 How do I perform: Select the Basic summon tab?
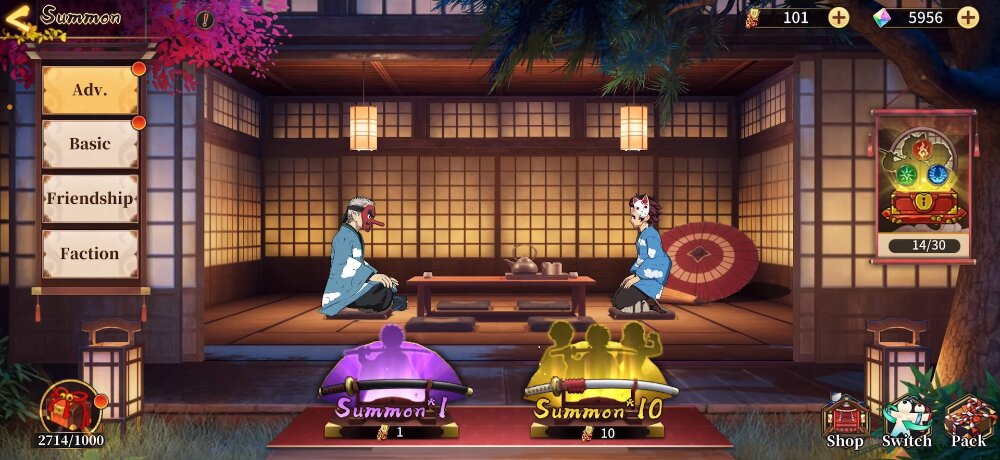90,144
